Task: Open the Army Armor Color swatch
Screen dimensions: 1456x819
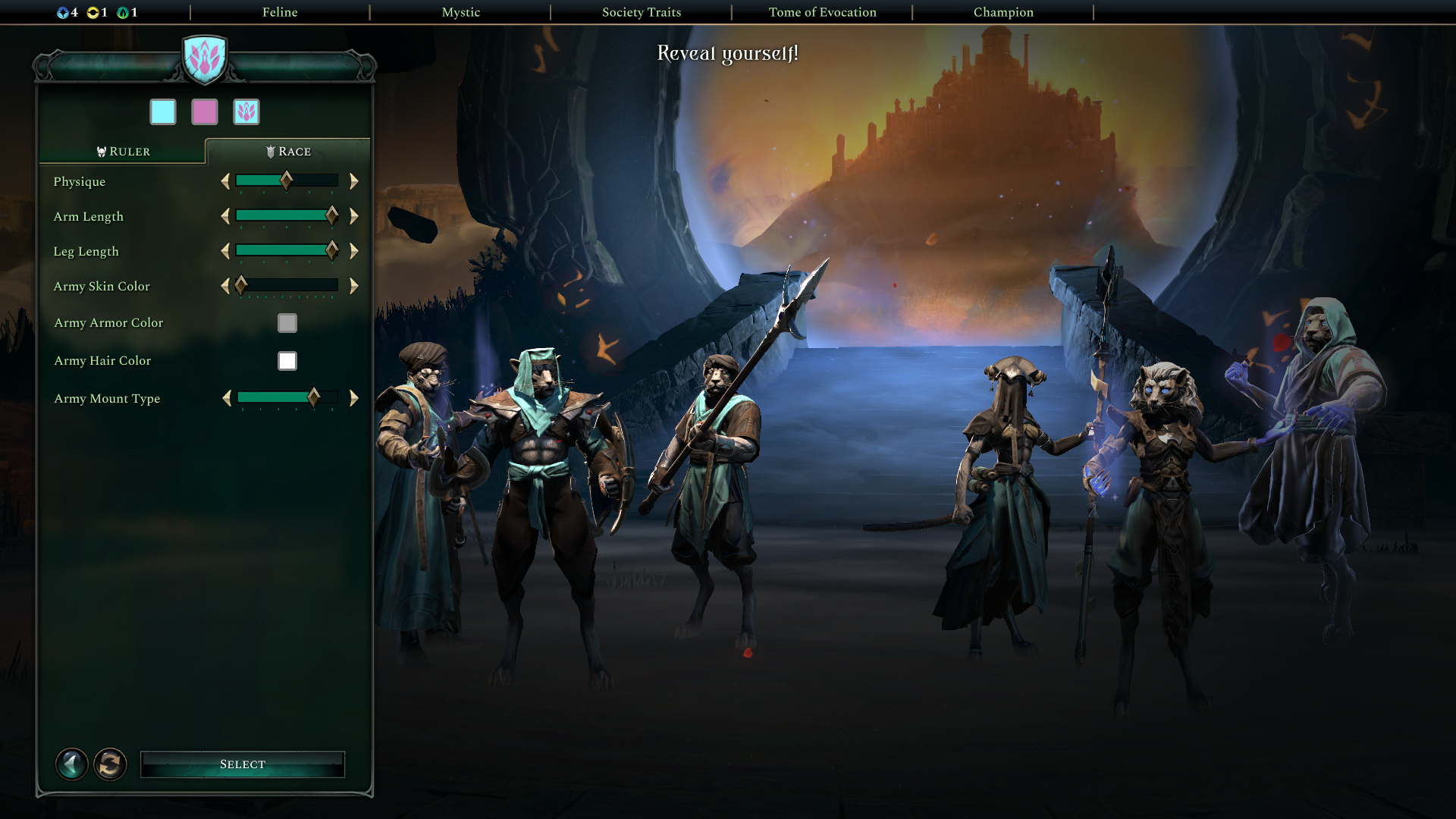Action: (x=287, y=322)
